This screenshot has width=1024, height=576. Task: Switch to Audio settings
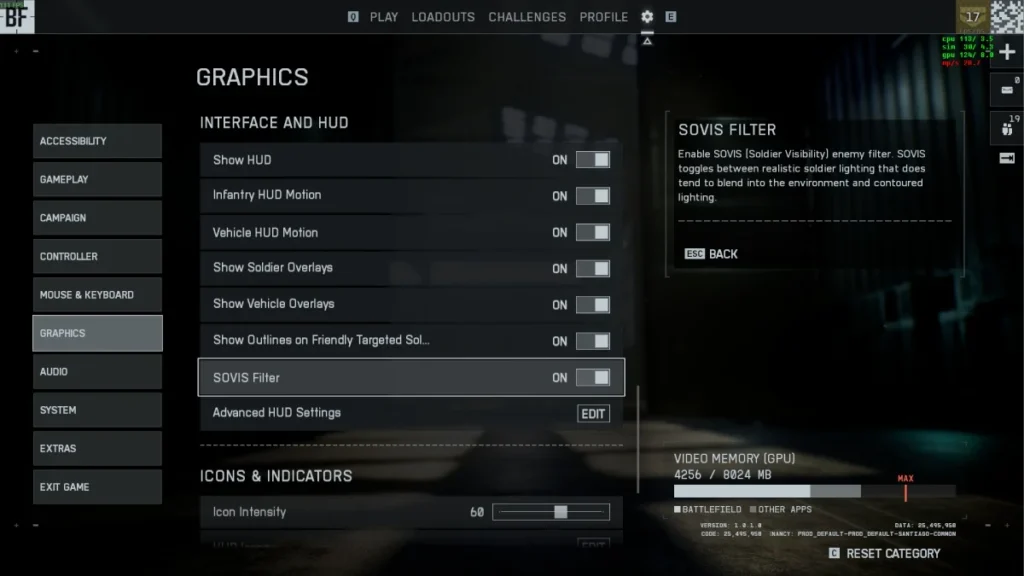coord(97,372)
